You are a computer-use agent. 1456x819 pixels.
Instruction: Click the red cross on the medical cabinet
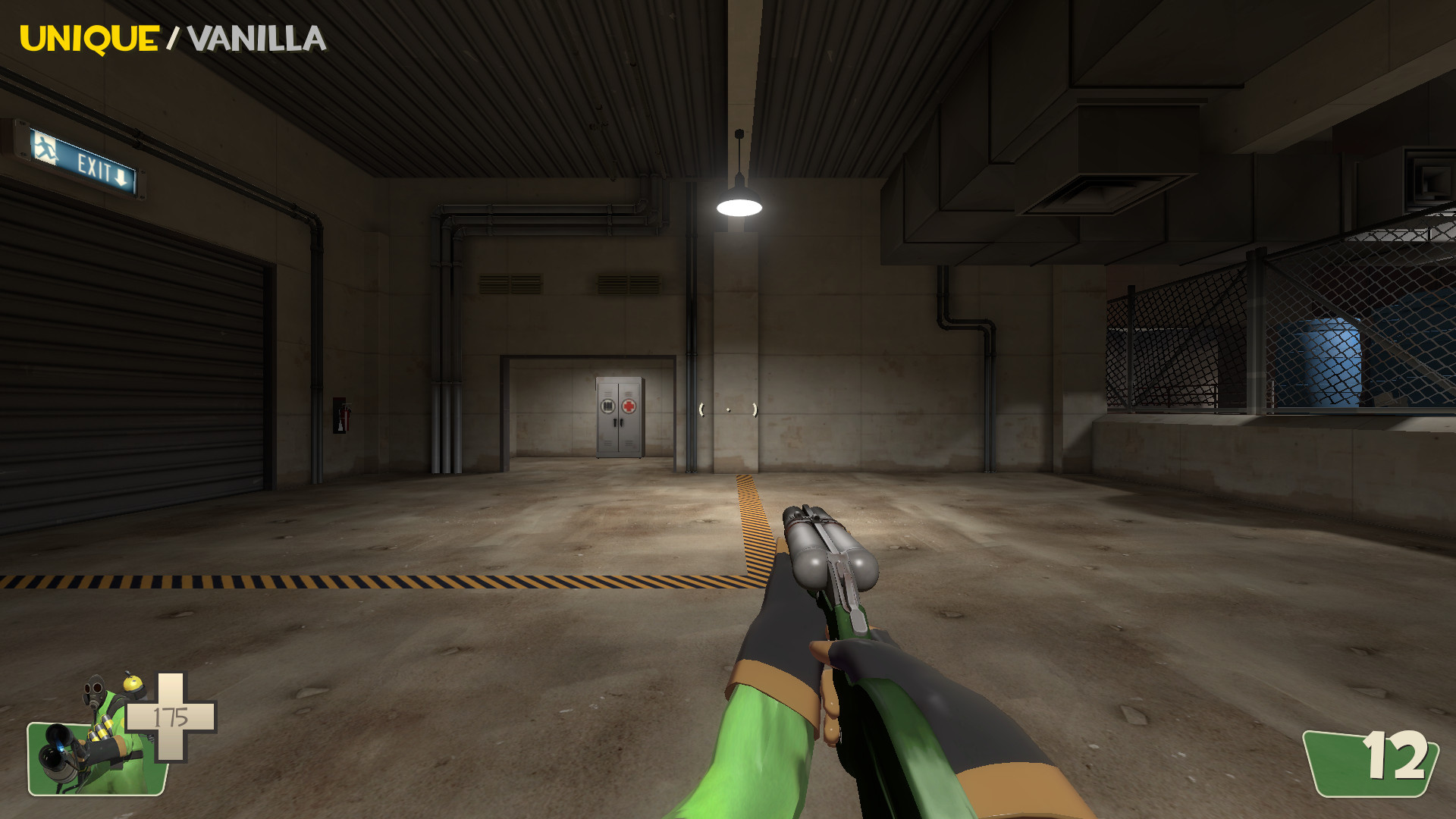[x=629, y=406]
